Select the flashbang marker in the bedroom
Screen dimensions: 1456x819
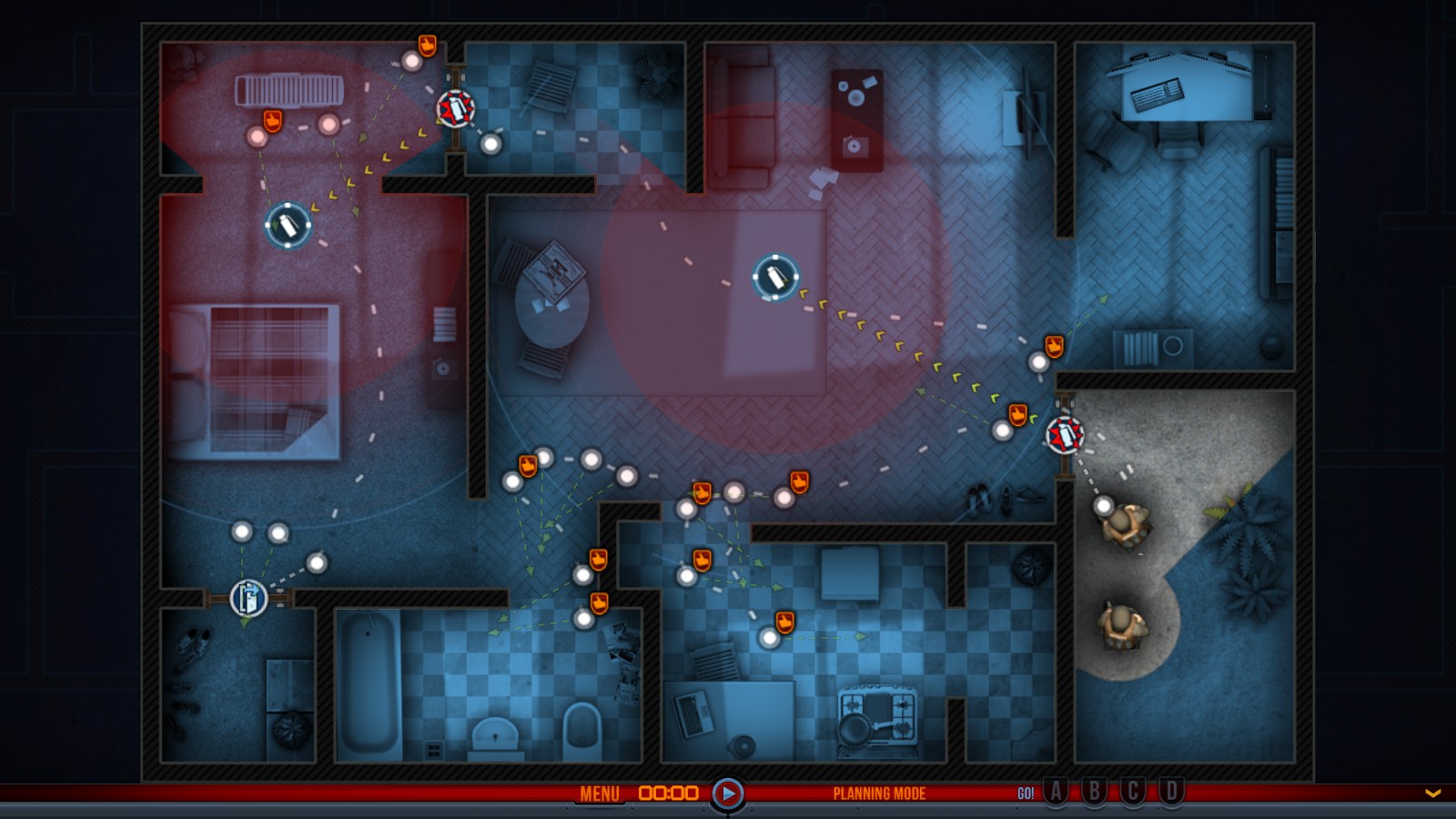click(288, 225)
